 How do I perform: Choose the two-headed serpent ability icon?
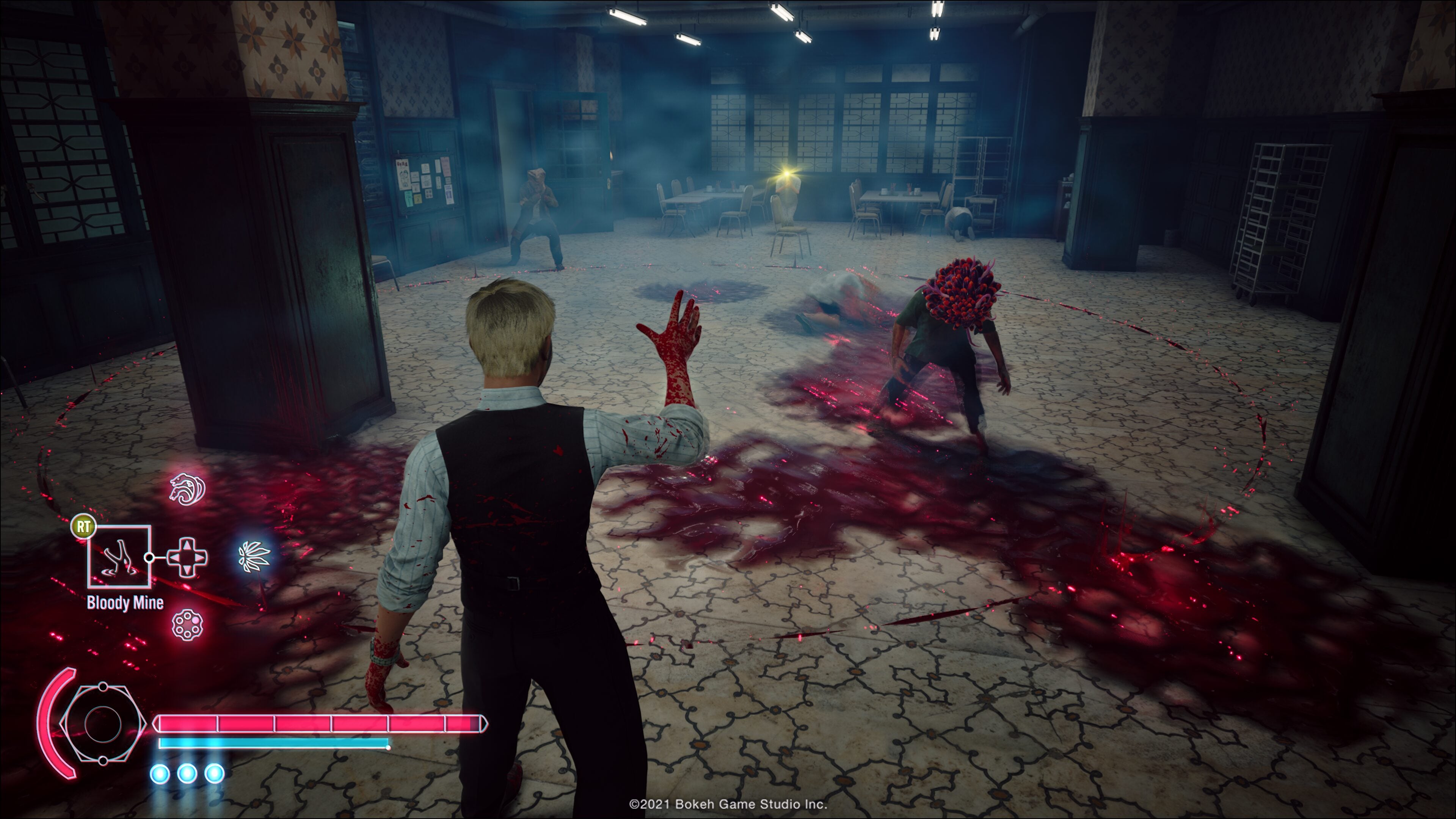coord(187,488)
